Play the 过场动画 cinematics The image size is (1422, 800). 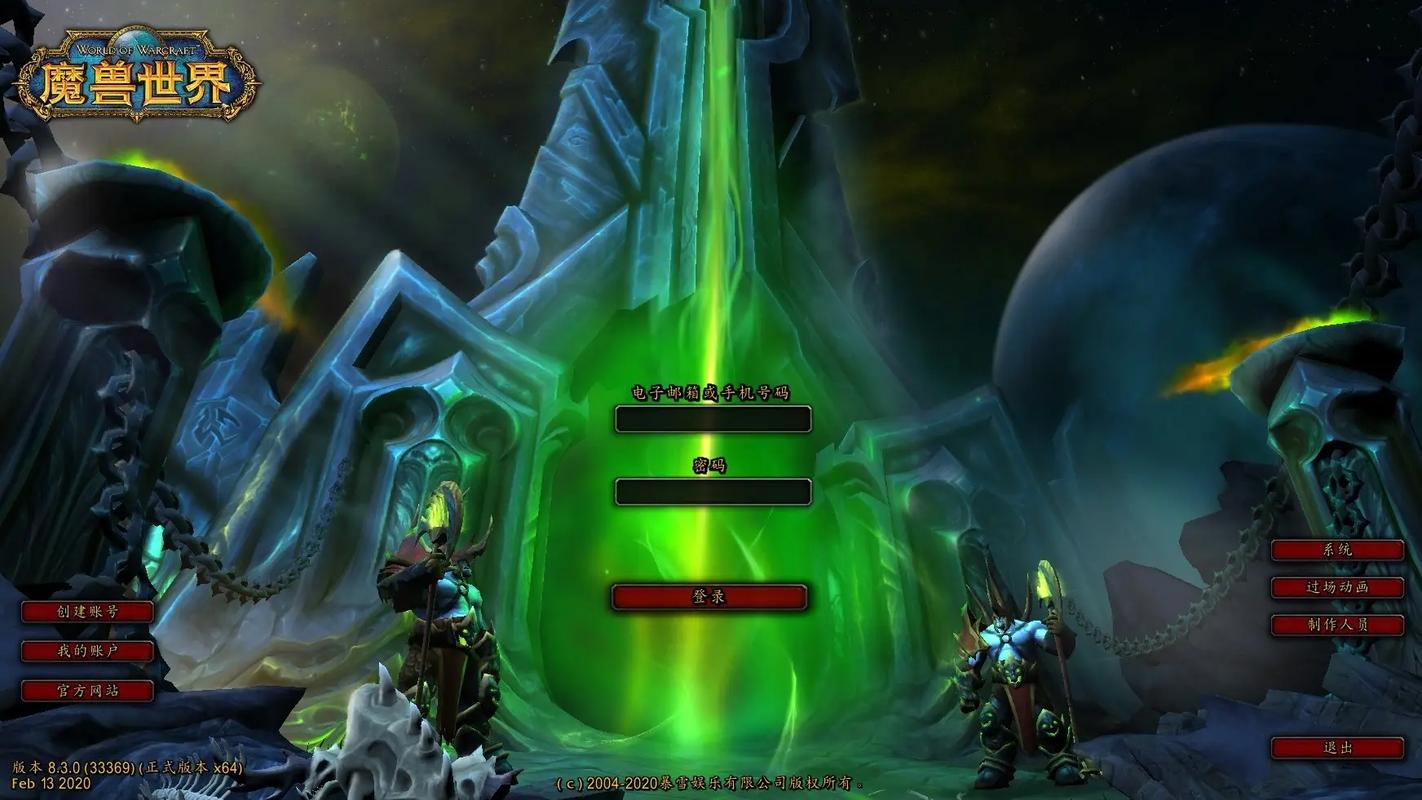(1337, 588)
